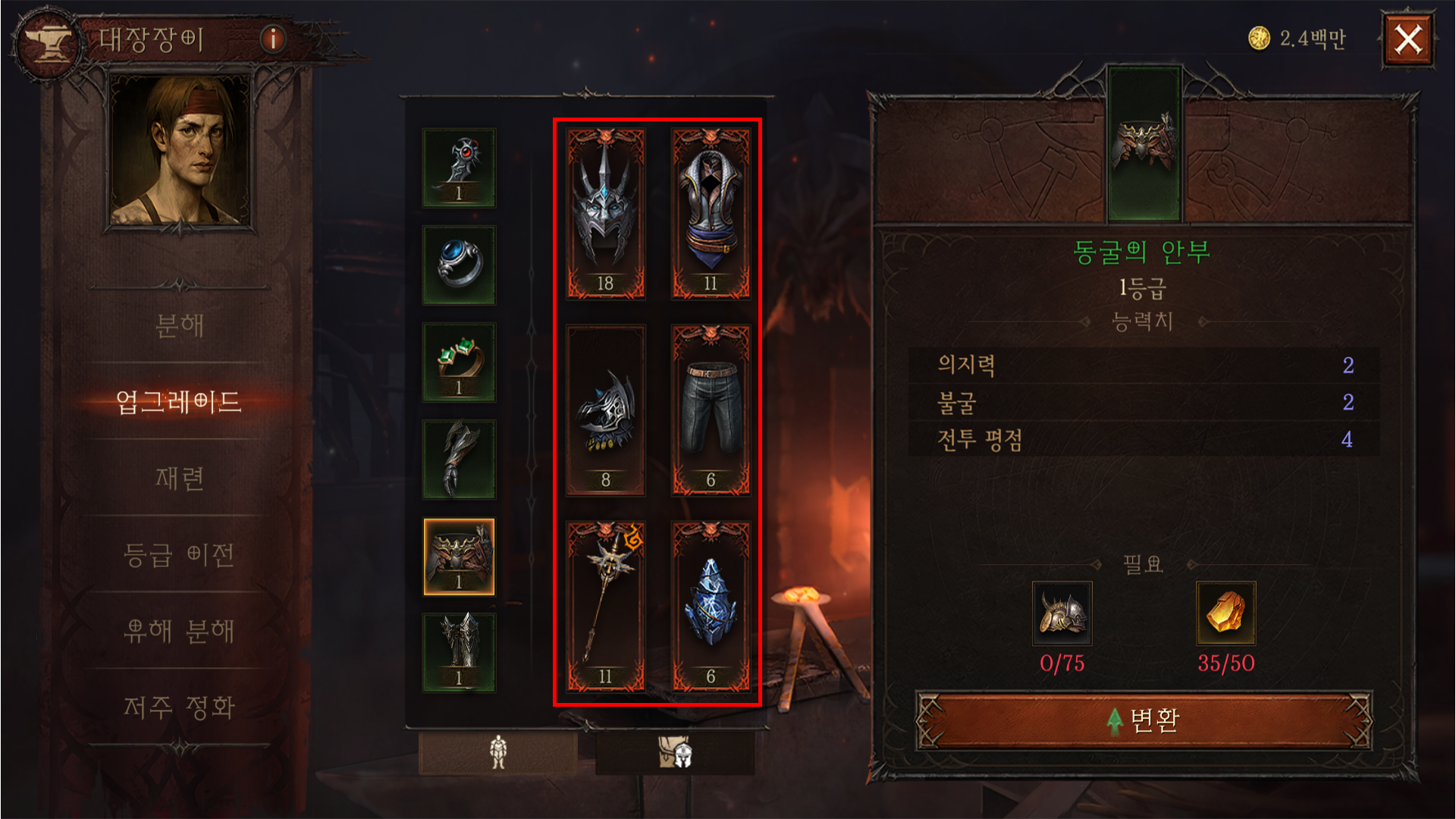
Task: Open the blacksmith info icon
Action: 273,38
